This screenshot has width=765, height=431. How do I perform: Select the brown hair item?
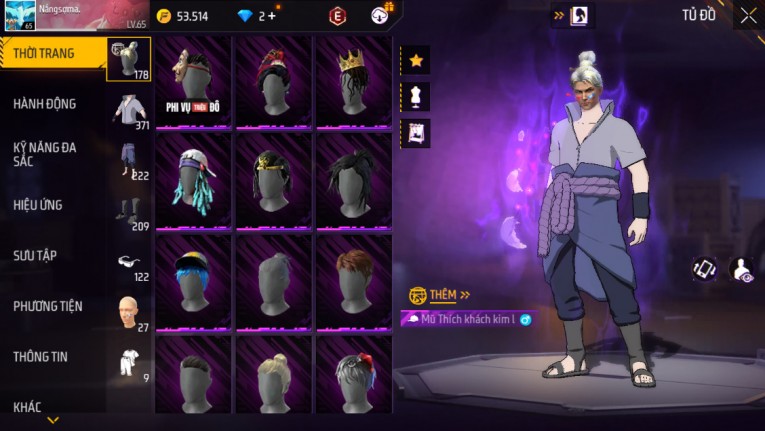[x=353, y=281]
